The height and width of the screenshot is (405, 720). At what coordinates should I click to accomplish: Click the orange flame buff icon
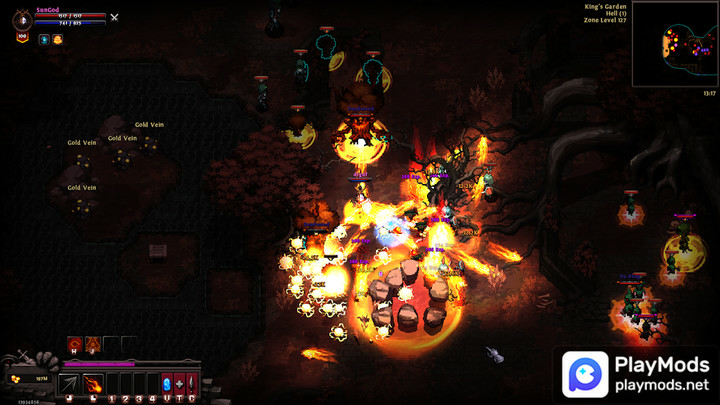(57, 39)
